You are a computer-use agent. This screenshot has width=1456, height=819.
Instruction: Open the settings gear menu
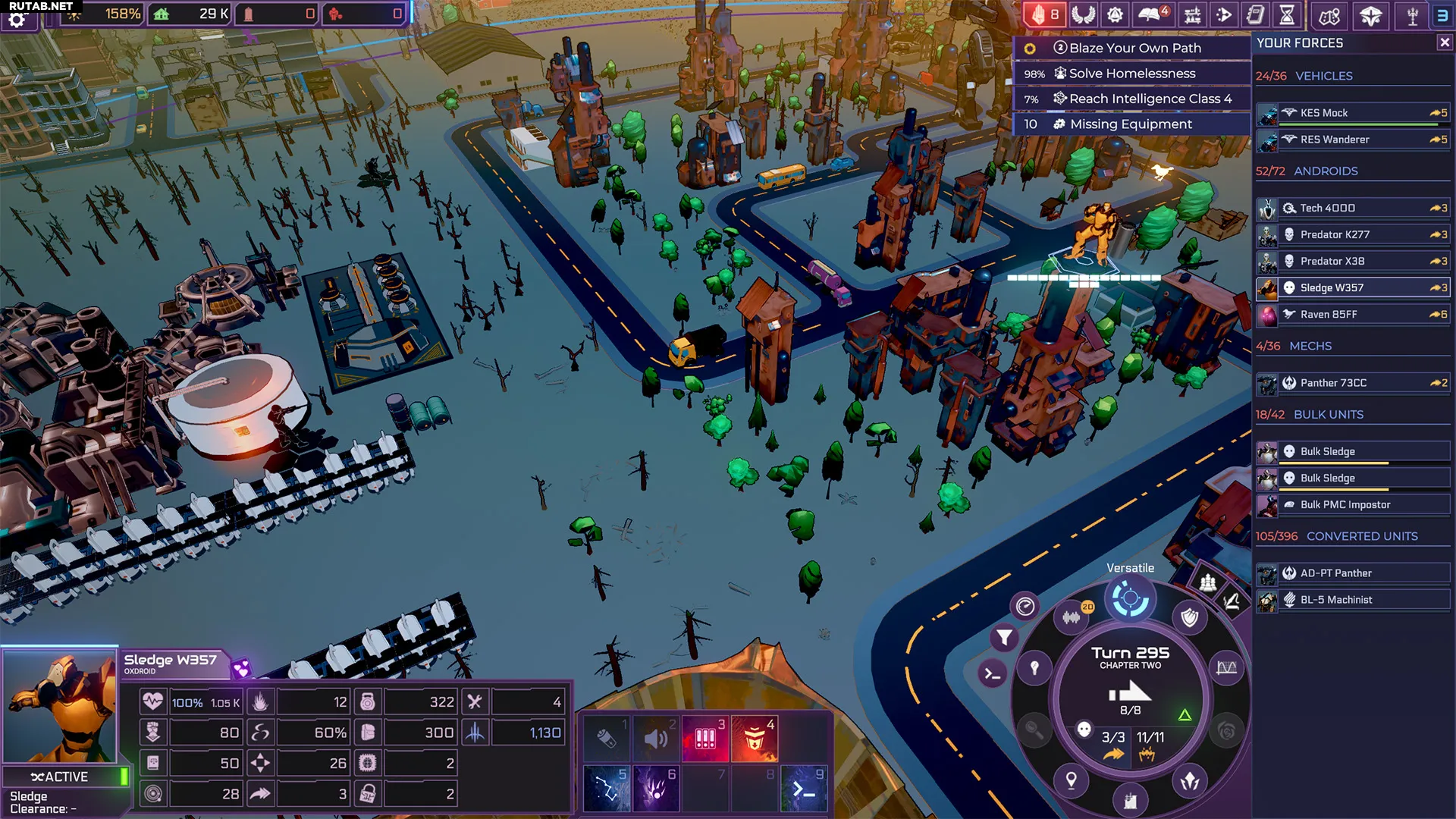click(17, 19)
